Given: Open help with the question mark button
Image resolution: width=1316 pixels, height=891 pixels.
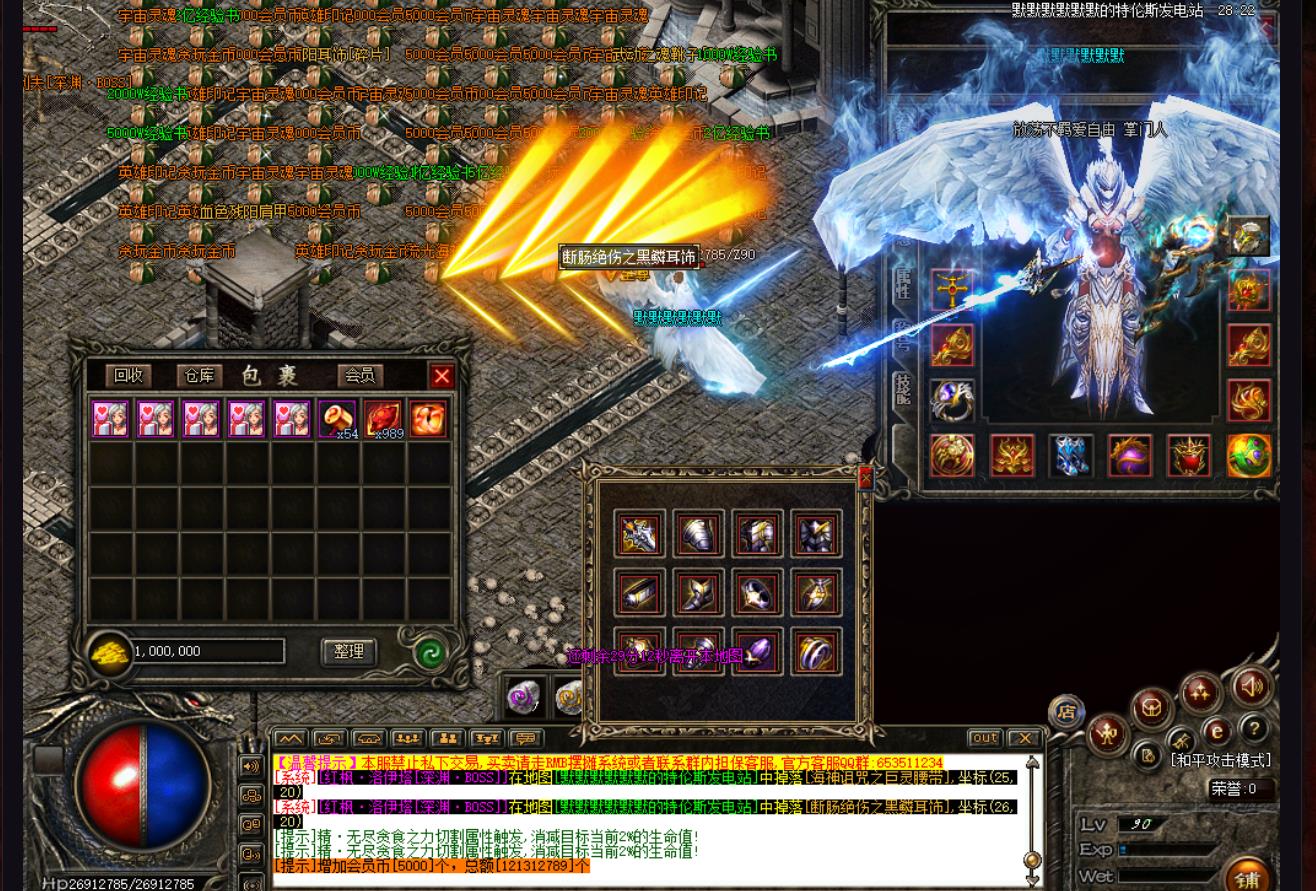Looking at the screenshot, I should coord(1253,729).
